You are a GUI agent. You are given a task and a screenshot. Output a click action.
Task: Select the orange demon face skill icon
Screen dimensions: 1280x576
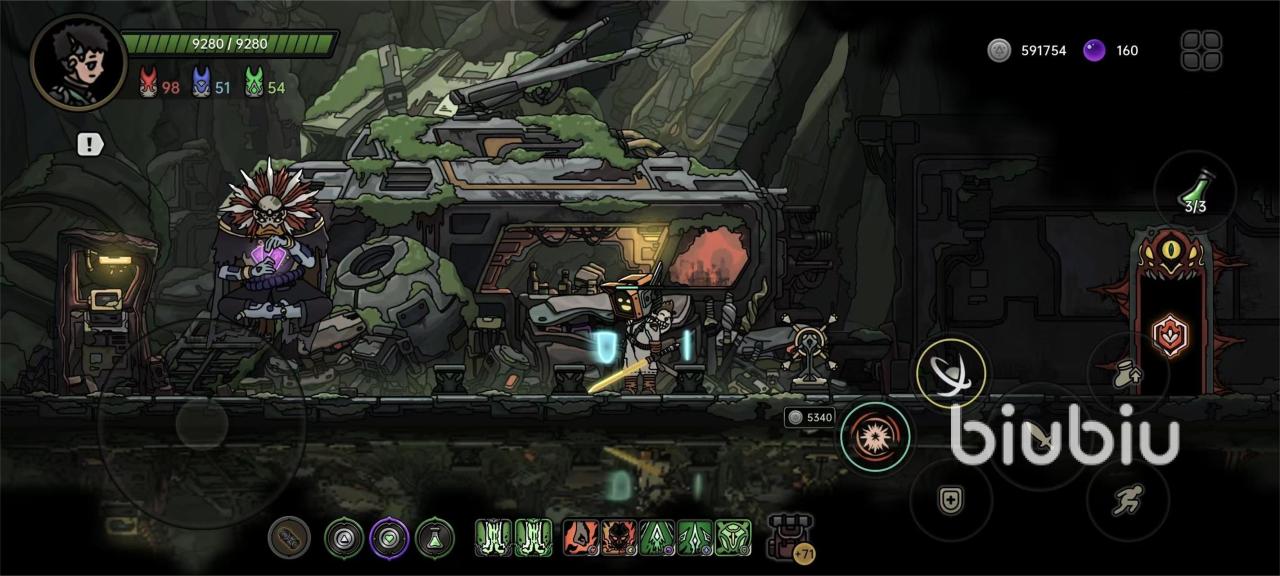tap(619, 538)
